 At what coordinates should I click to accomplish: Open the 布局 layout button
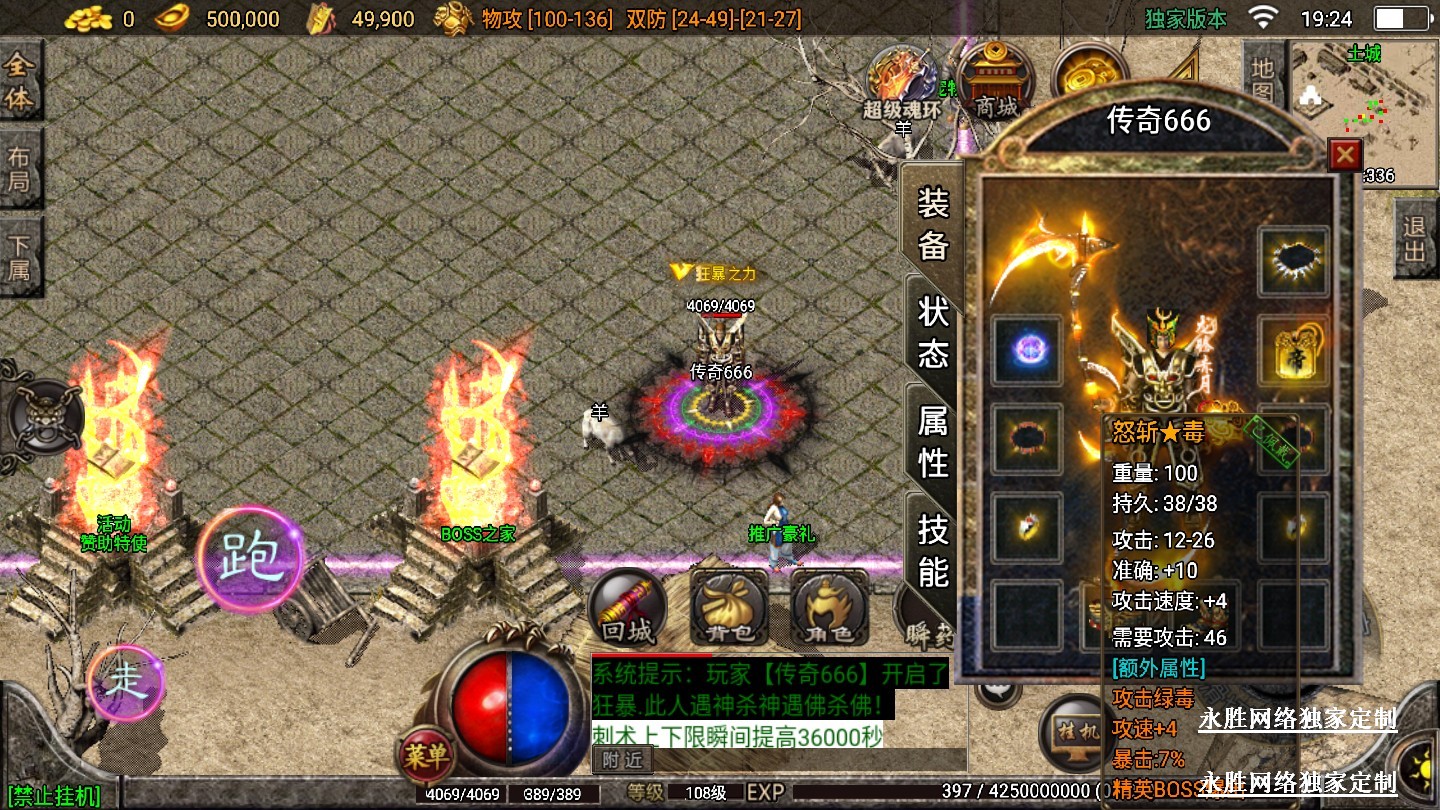(x=20, y=169)
